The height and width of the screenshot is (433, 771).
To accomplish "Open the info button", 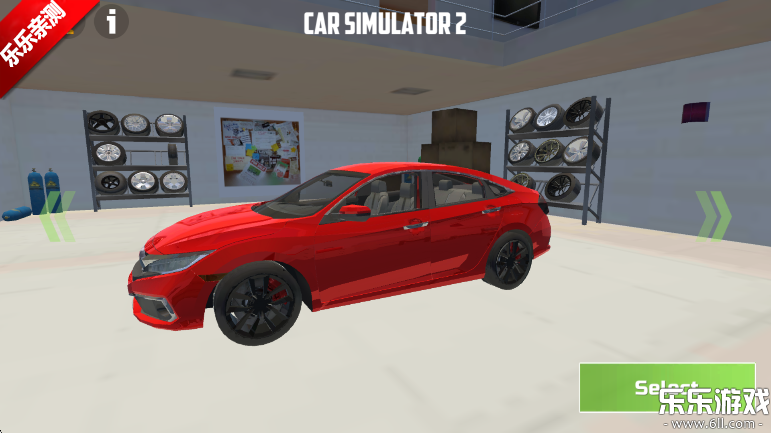I will tap(112, 21).
